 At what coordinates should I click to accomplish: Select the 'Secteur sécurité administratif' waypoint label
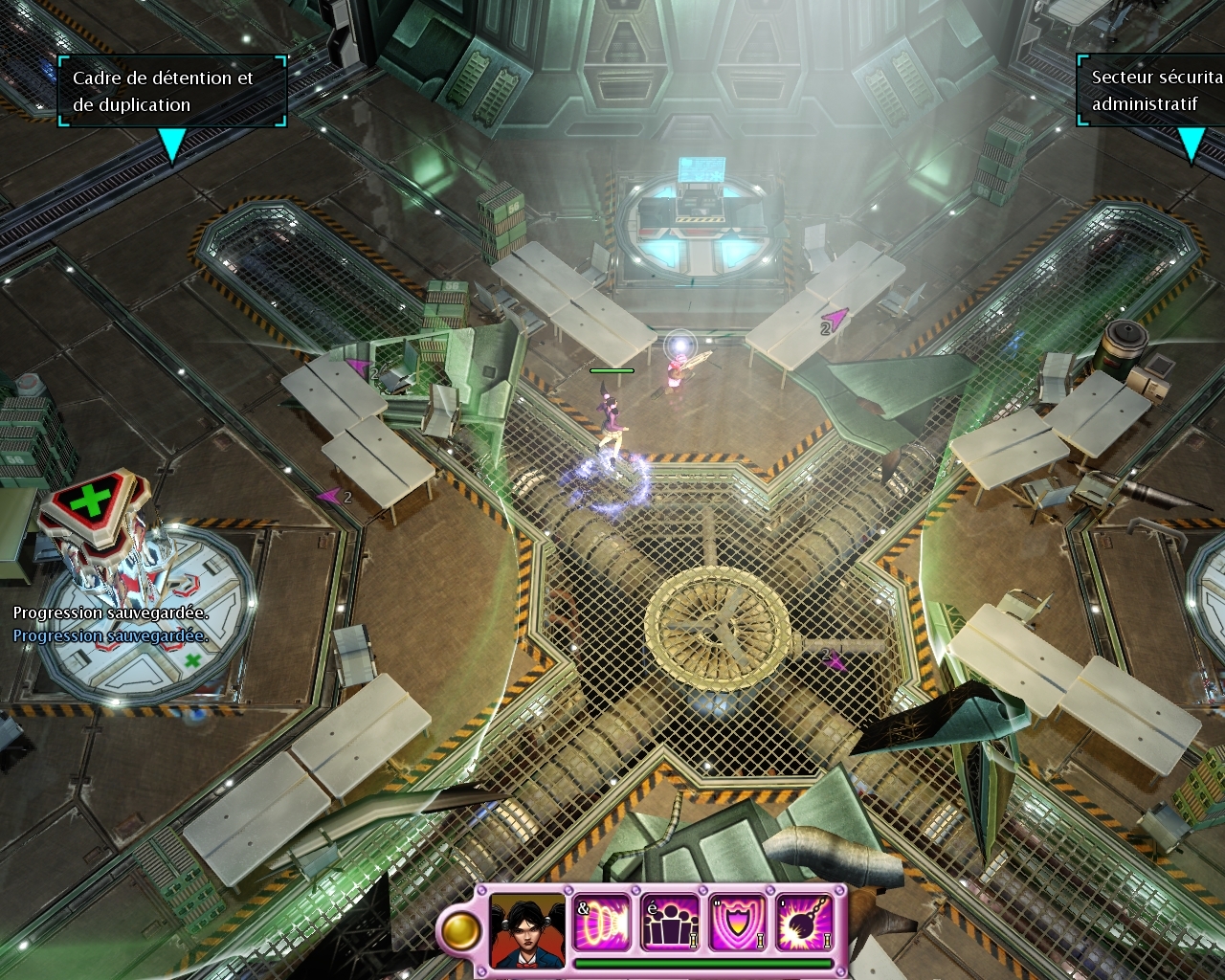point(1153,90)
